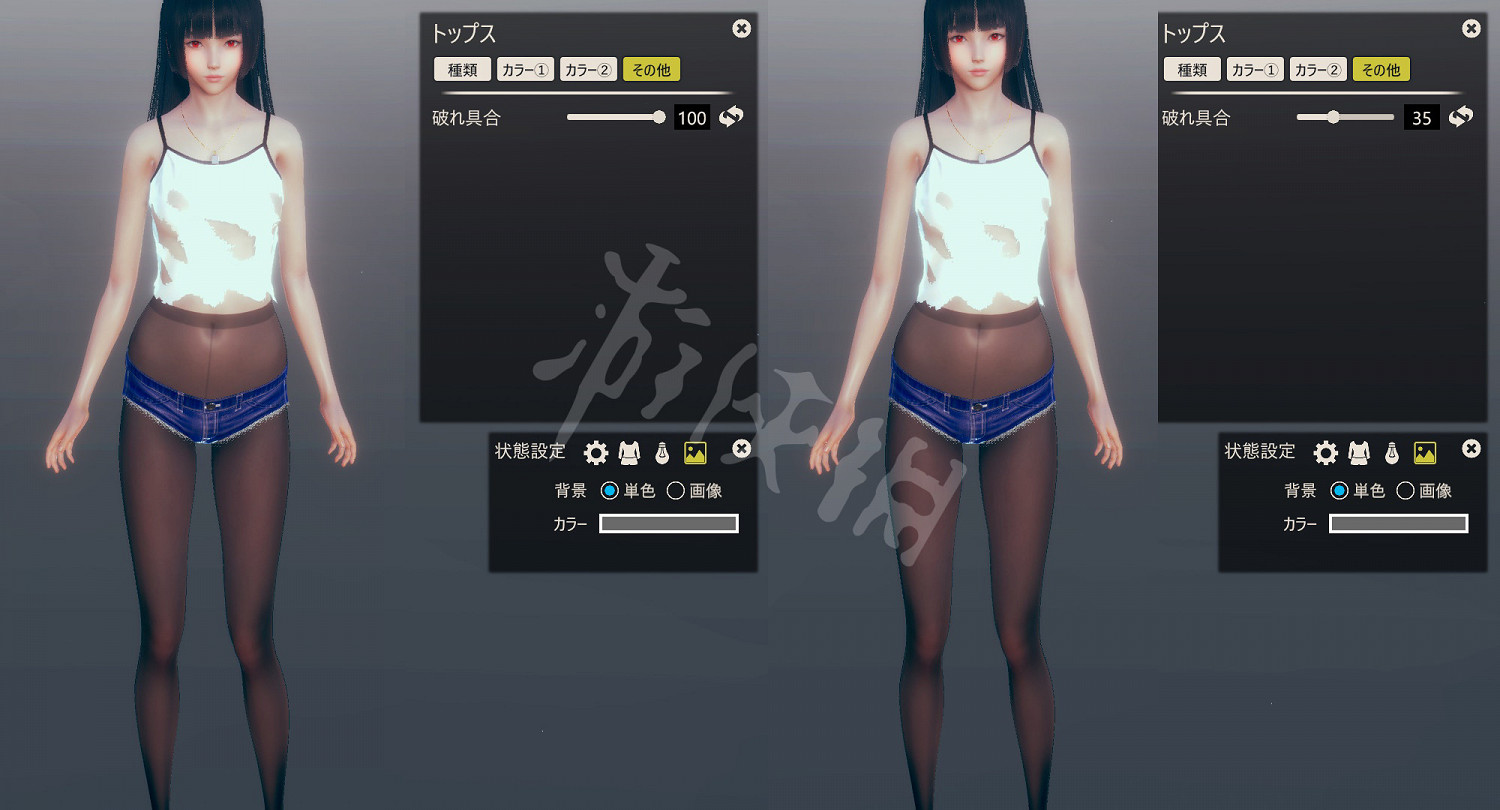Screen dimensions: 1500x810
Task: Select the clothing outfit icon in left 状態設定 panel
Action: tap(629, 451)
